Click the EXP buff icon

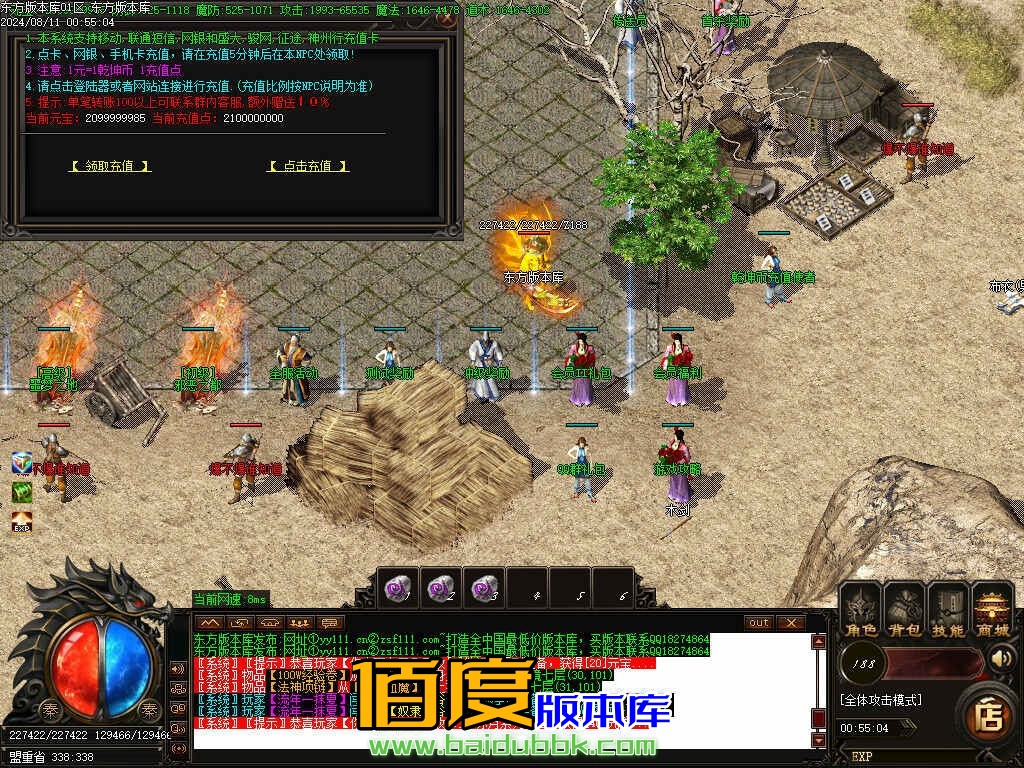click(22, 521)
